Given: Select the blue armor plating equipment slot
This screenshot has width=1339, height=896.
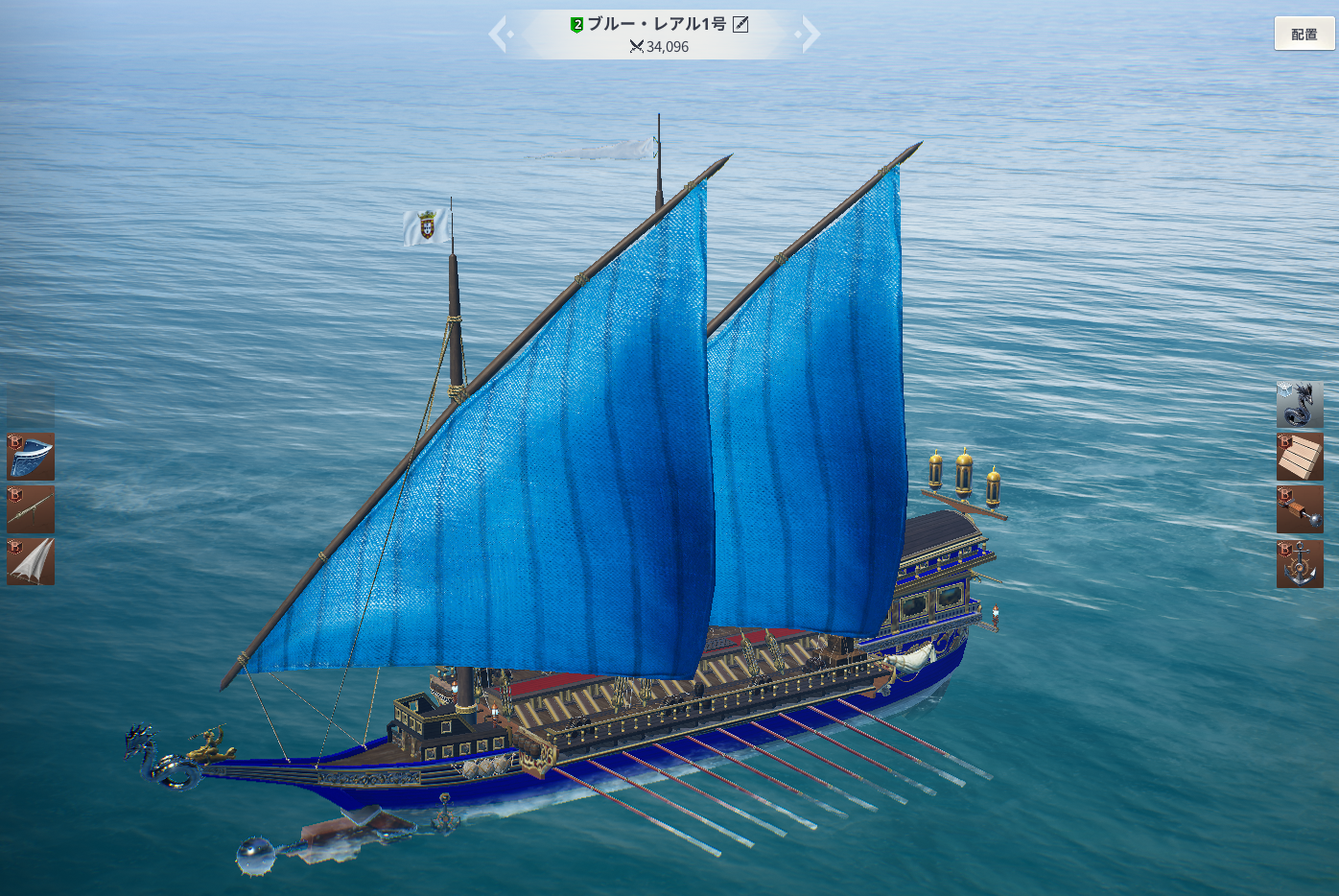Looking at the screenshot, I should (x=31, y=457).
